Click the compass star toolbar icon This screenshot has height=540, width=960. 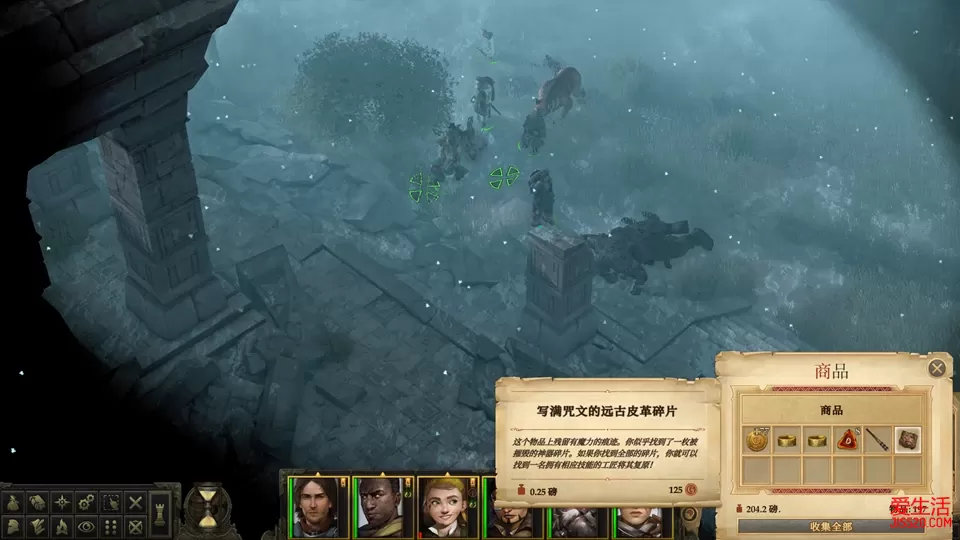(60, 502)
